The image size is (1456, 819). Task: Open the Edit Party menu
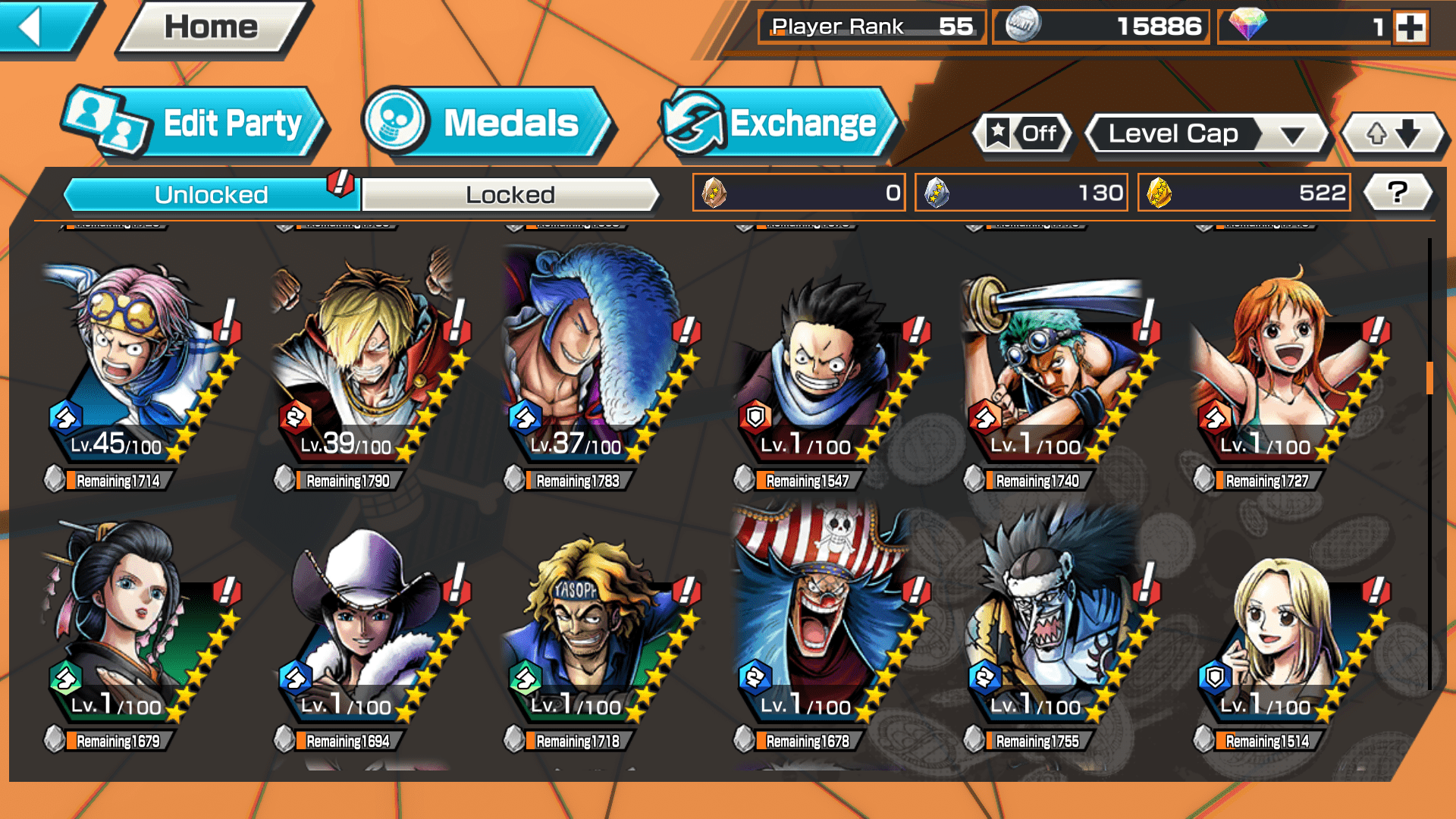pos(193,123)
